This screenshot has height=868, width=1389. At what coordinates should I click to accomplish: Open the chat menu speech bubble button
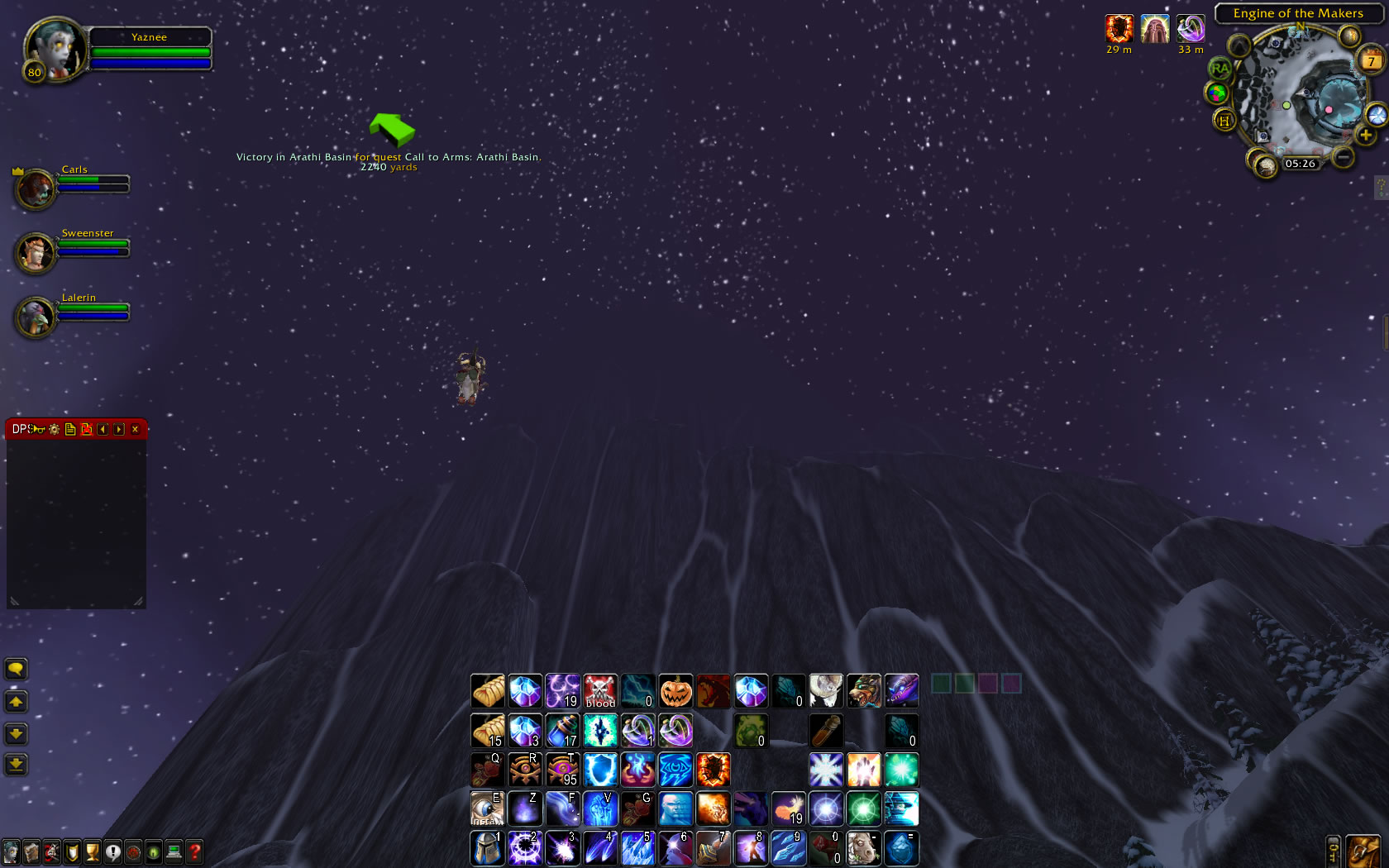pos(16,668)
